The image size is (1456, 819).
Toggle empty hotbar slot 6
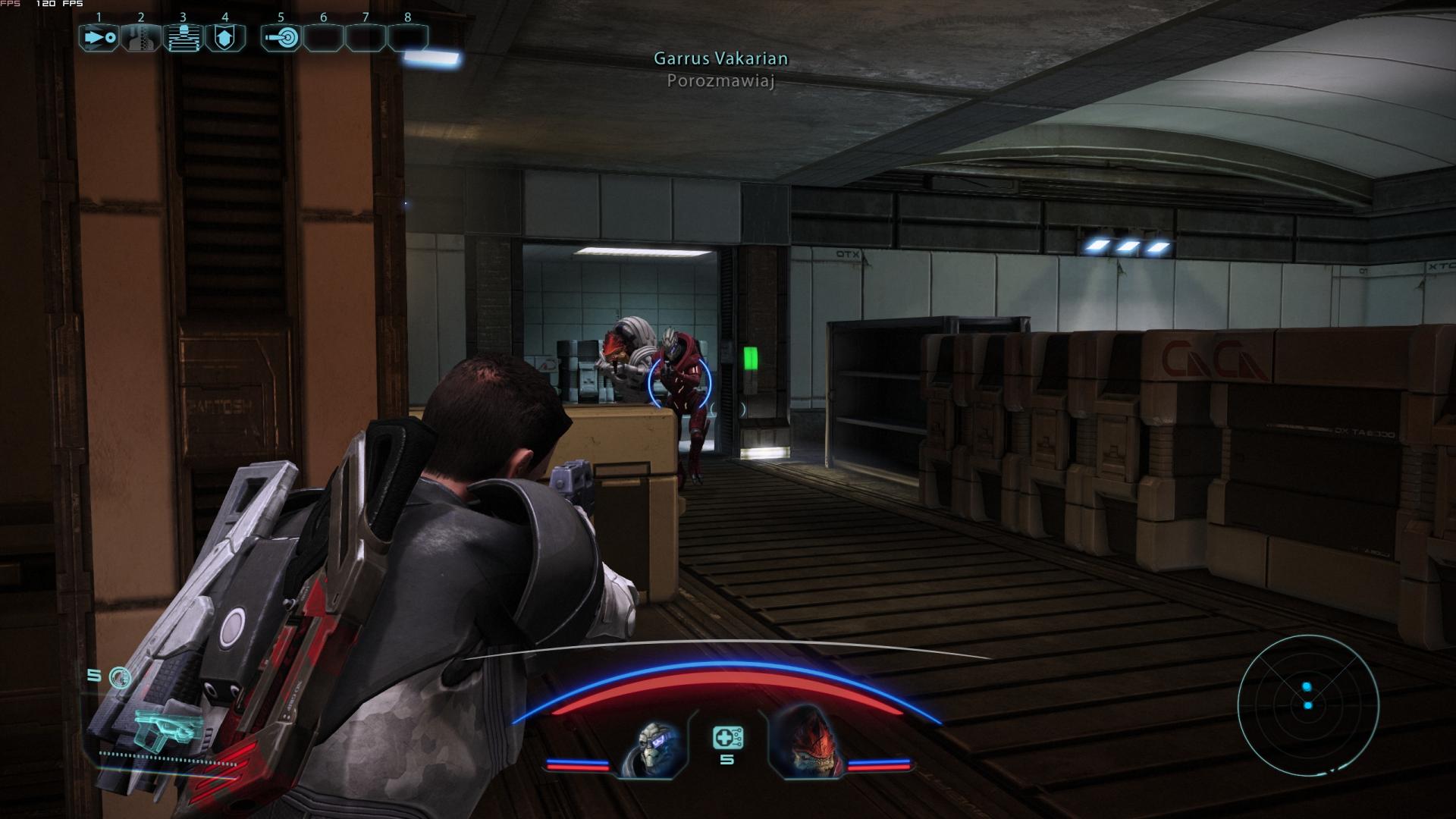pos(325,34)
